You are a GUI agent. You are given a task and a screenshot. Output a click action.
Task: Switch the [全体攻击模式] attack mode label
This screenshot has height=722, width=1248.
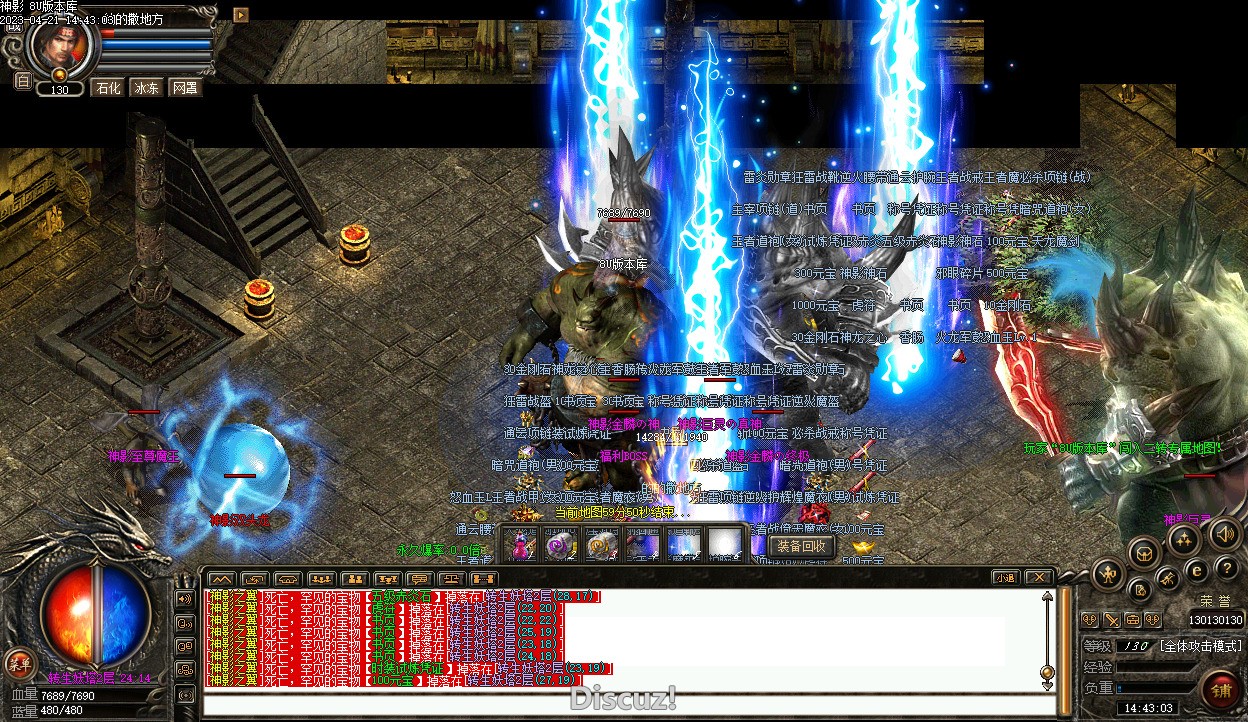1198,646
